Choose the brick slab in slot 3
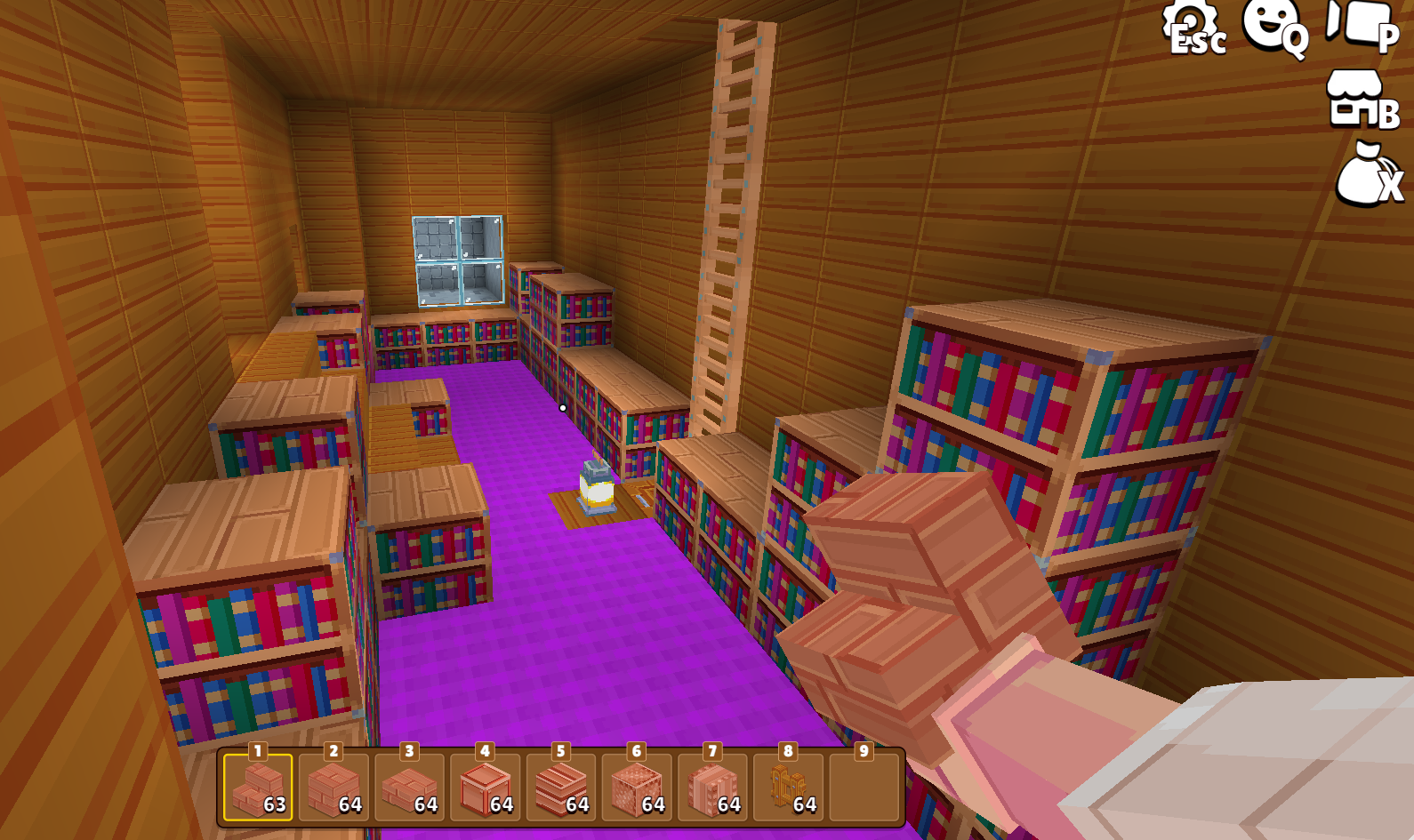 pyautogui.click(x=409, y=788)
